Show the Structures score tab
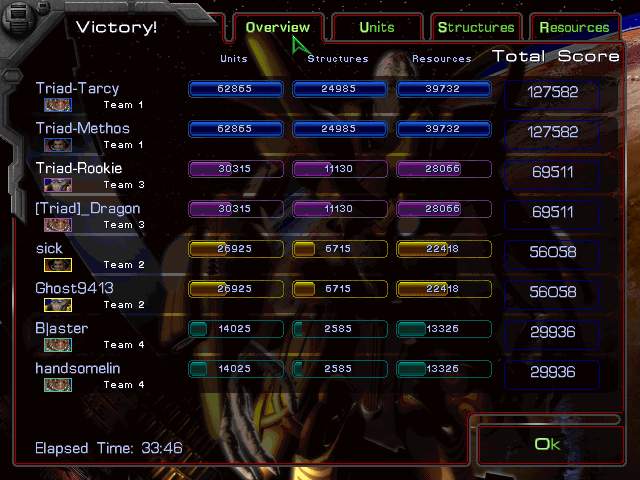640x480 pixels. pos(476,27)
